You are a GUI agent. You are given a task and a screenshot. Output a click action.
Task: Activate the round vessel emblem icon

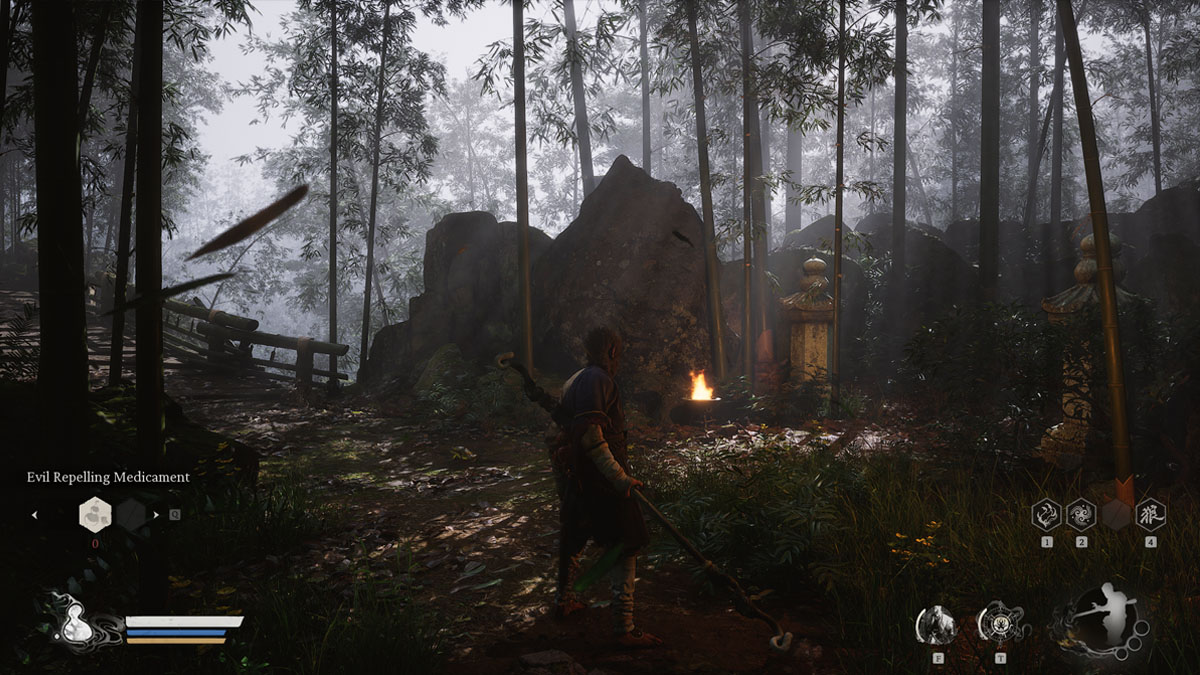(998, 624)
